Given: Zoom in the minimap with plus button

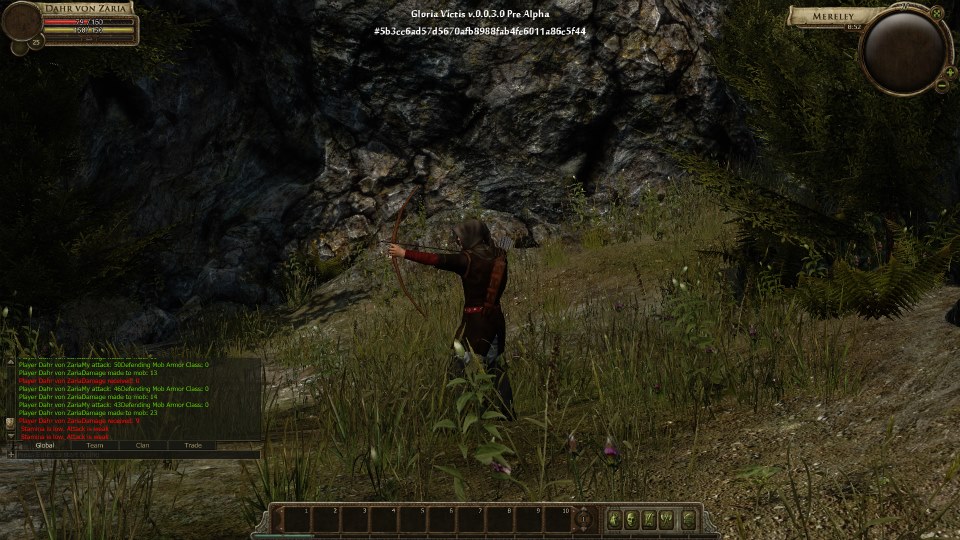Looking at the screenshot, I should [x=949, y=72].
